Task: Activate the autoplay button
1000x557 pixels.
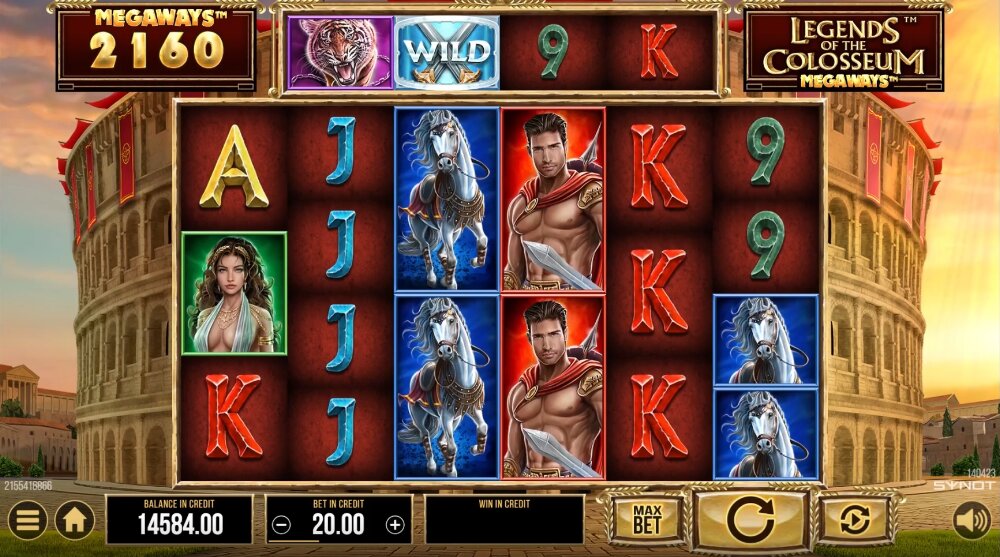Action: point(856,520)
